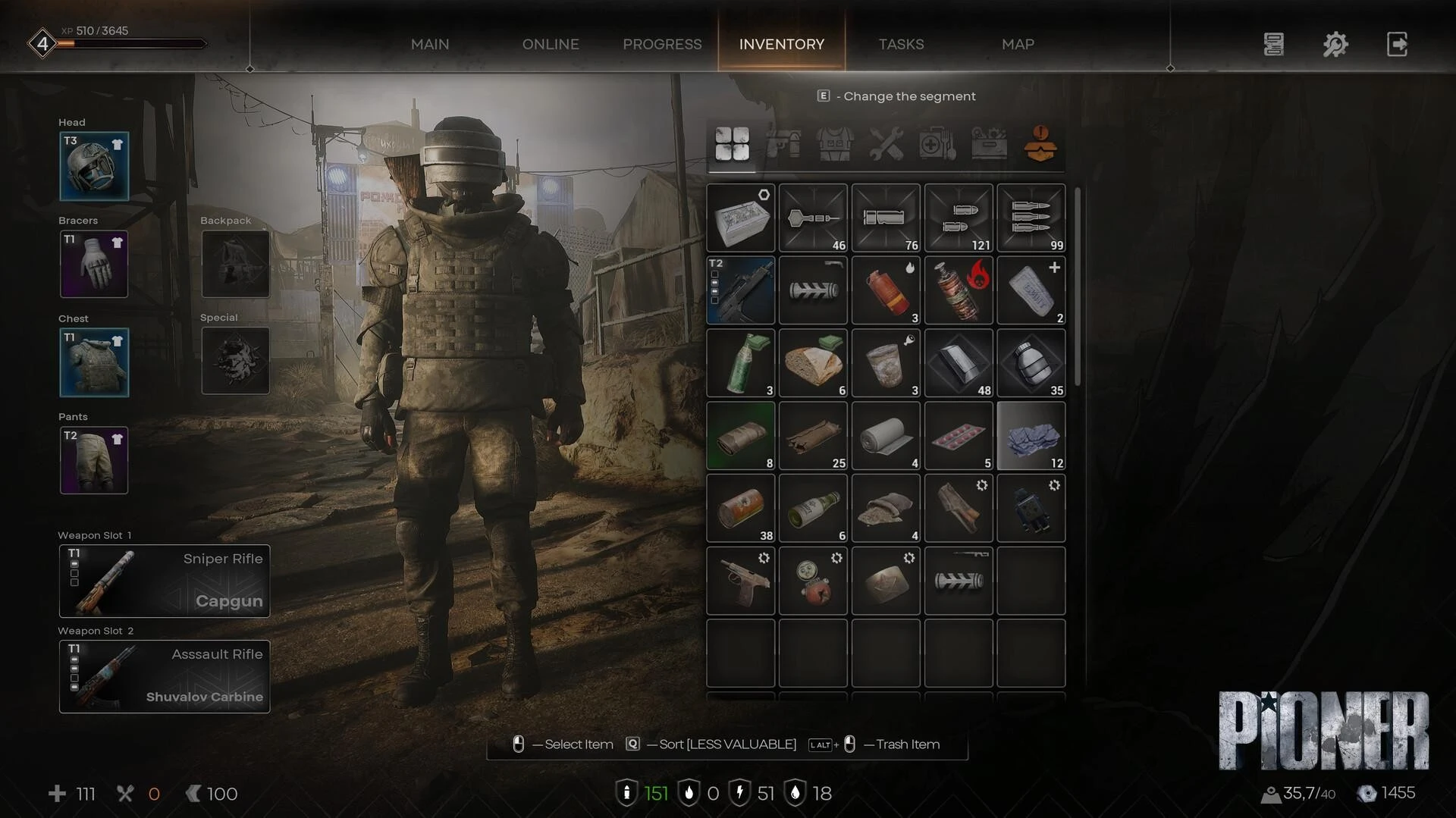Select the T2 submachine gun item
Image resolution: width=1456 pixels, height=818 pixels.
point(741,290)
